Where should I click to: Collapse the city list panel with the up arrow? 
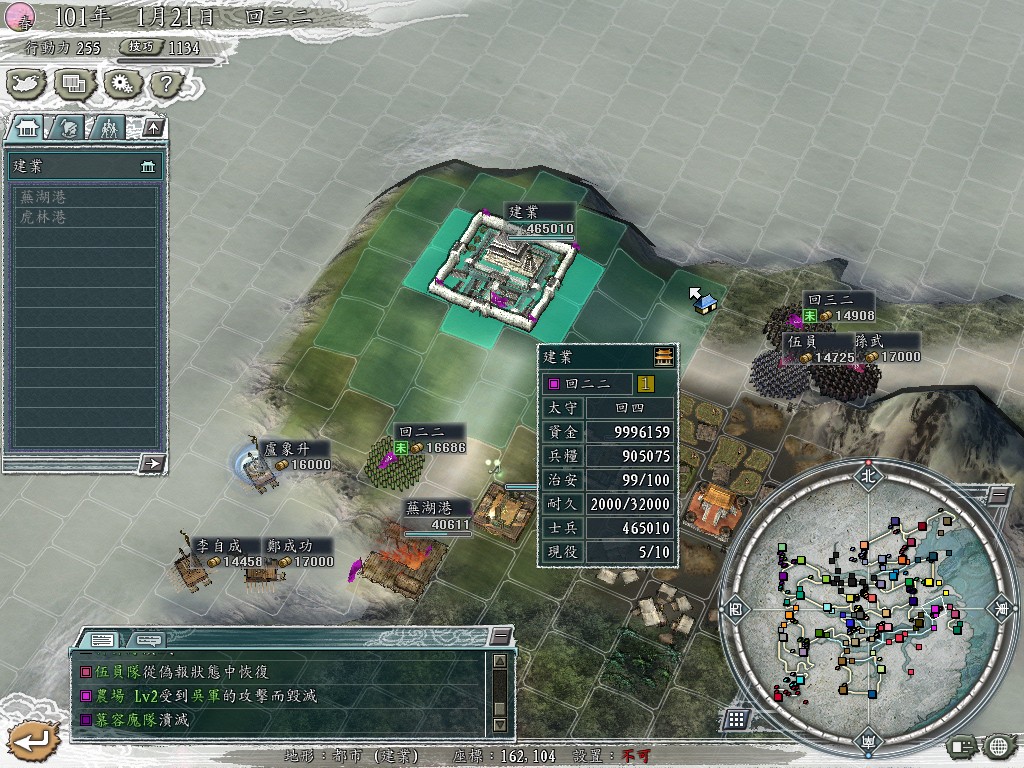tap(152, 127)
